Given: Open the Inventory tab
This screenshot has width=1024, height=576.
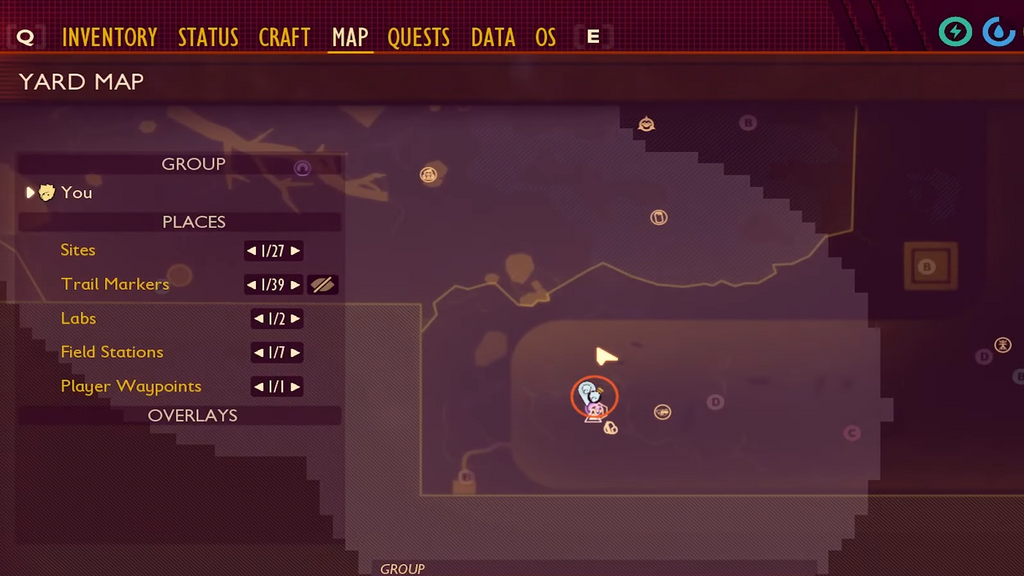Looking at the screenshot, I should click(x=109, y=38).
